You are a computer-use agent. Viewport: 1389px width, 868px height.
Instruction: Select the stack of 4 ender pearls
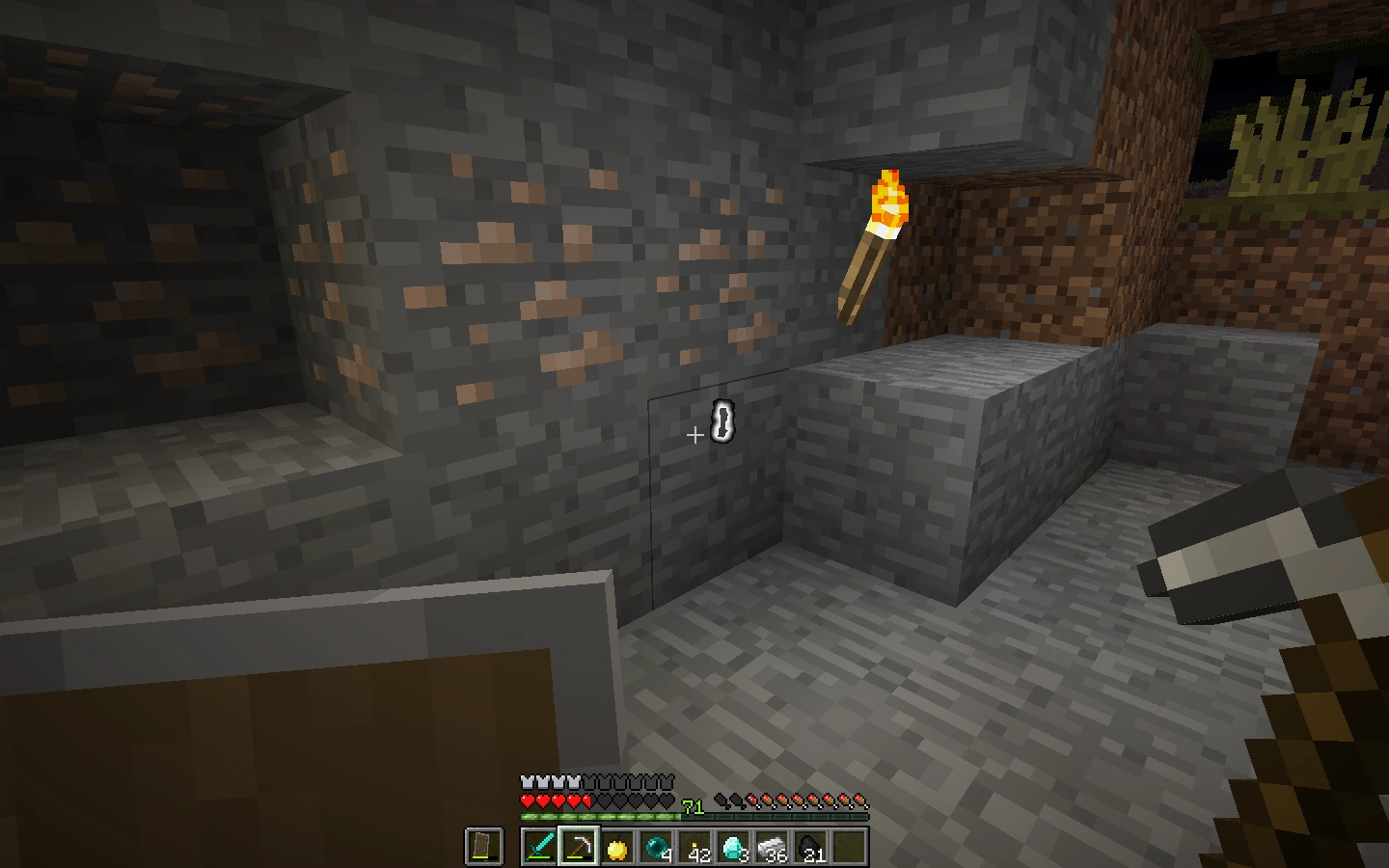point(655,846)
